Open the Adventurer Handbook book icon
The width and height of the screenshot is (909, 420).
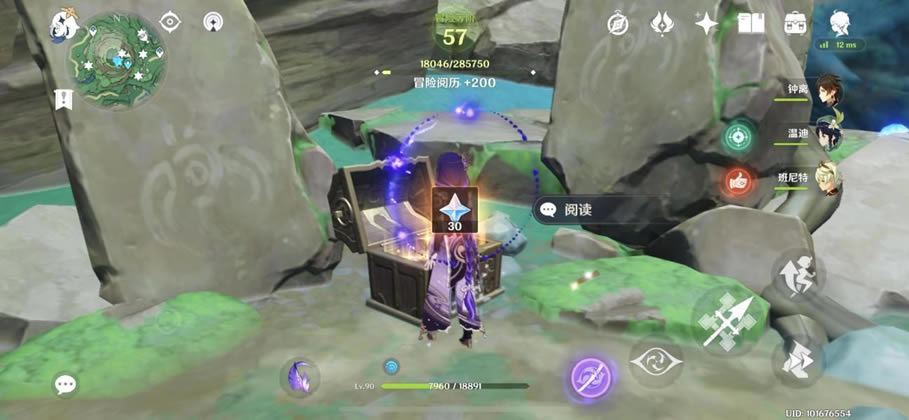click(750, 23)
